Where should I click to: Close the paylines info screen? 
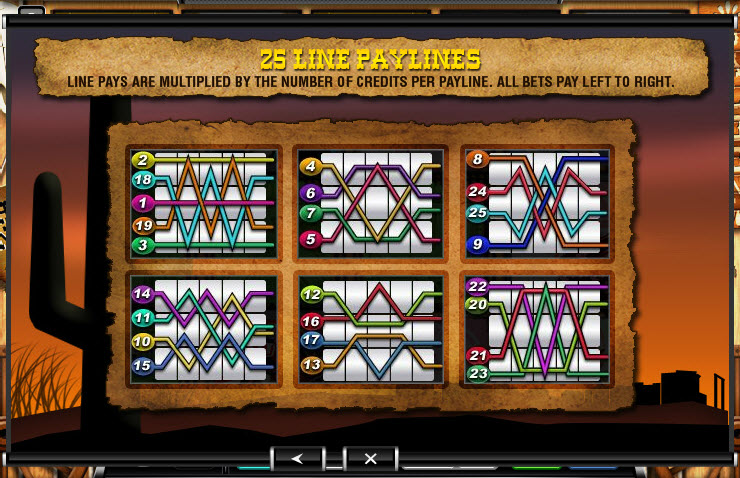pyautogui.click(x=370, y=458)
